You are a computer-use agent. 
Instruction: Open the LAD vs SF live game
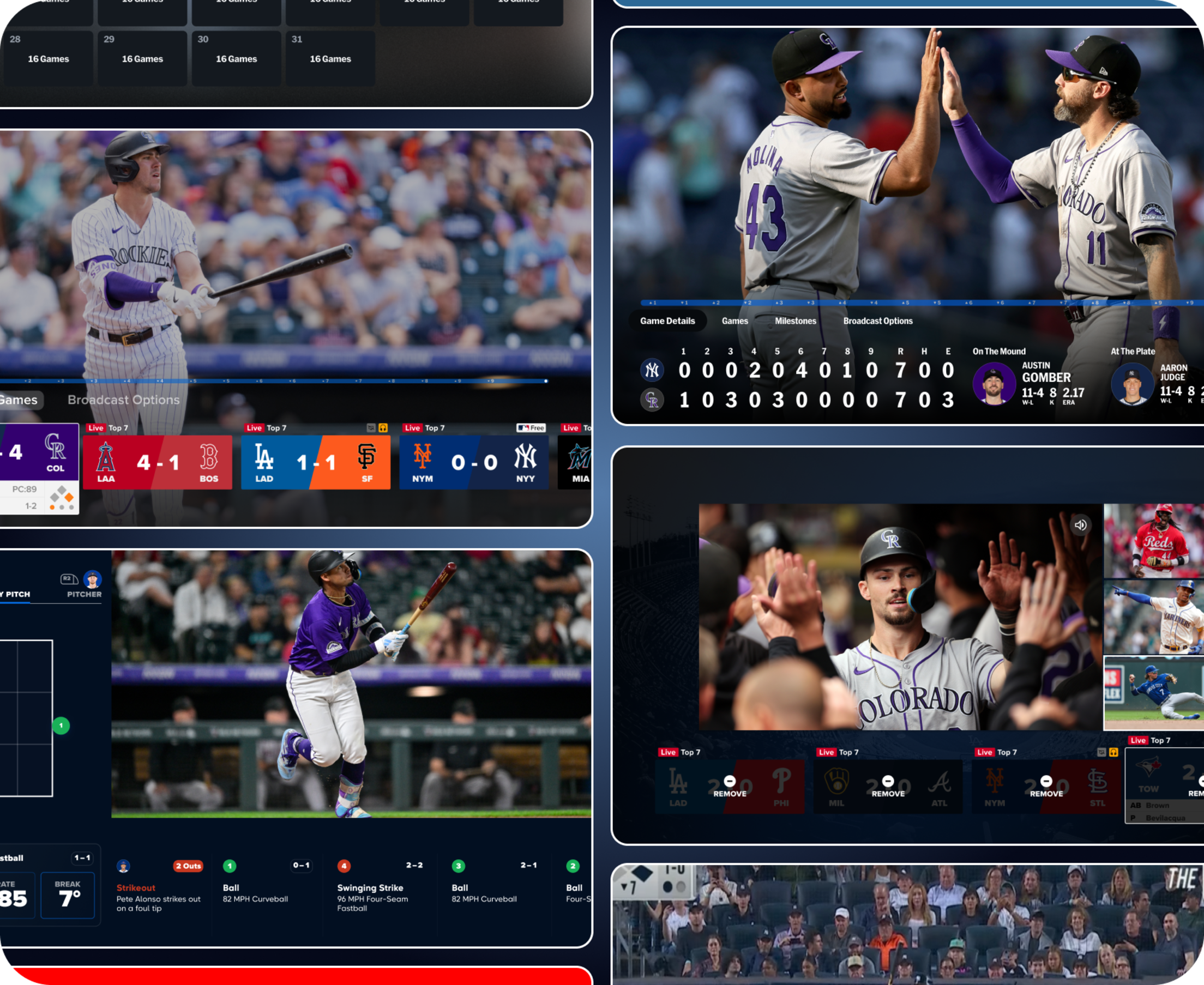pos(316,462)
